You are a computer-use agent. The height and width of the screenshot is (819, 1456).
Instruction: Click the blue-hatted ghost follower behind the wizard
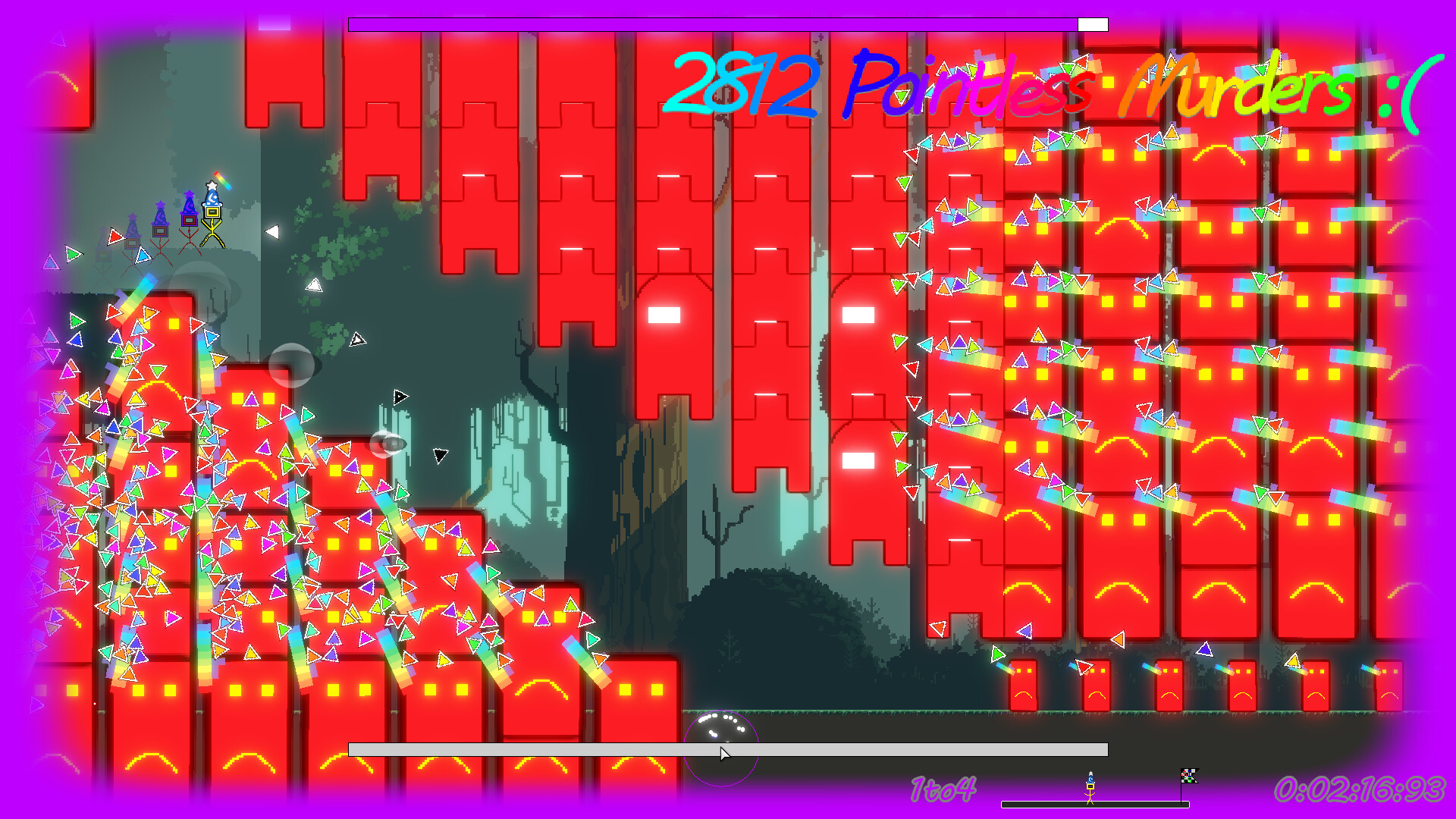coord(189,220)
